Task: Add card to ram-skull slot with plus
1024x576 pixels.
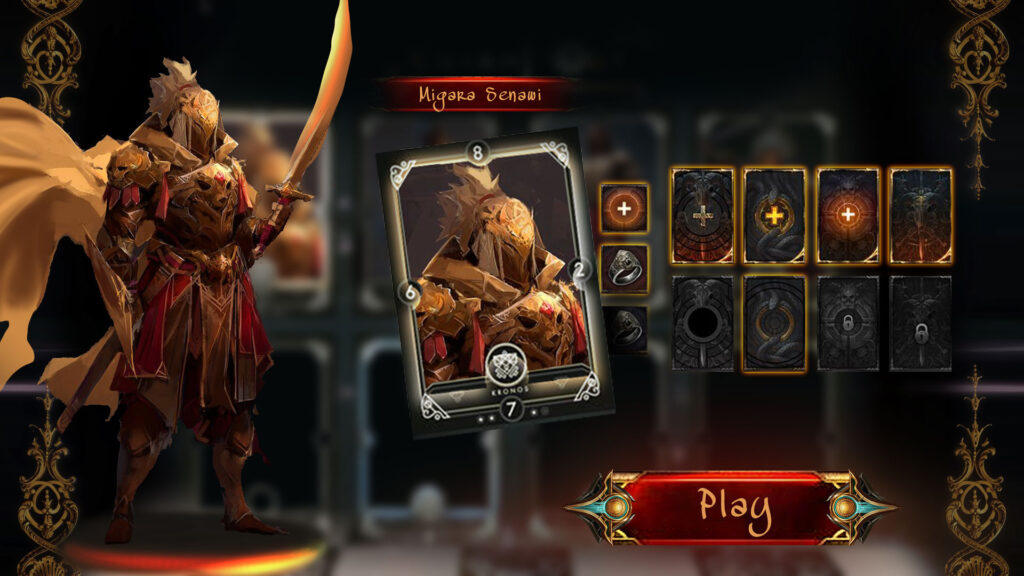Action: [703, 216]
